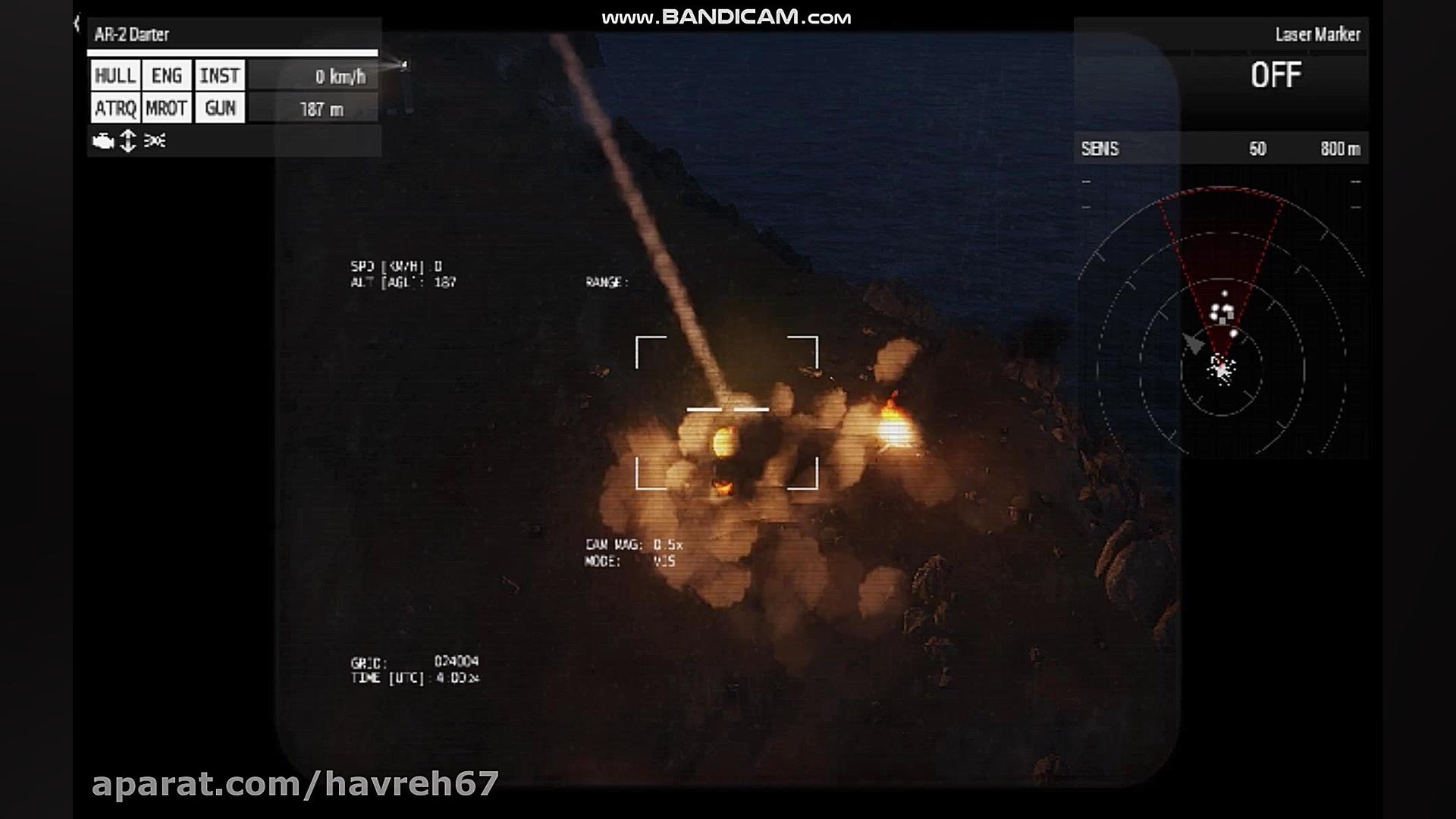The image size is (1456, 819).
Task: Collapse the vehicle panel with the left arrow
Action: [77, 24]
